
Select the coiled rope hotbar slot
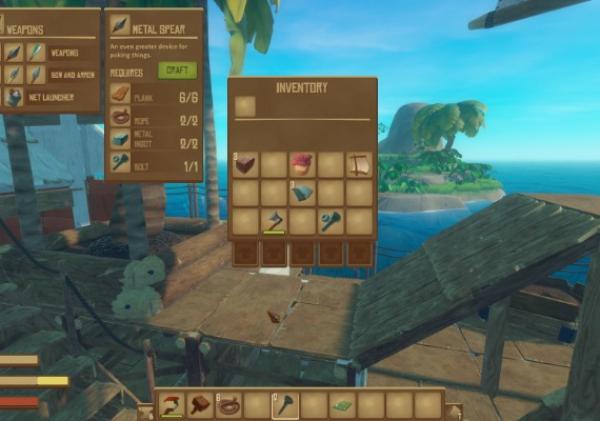(x=230, y=405)
